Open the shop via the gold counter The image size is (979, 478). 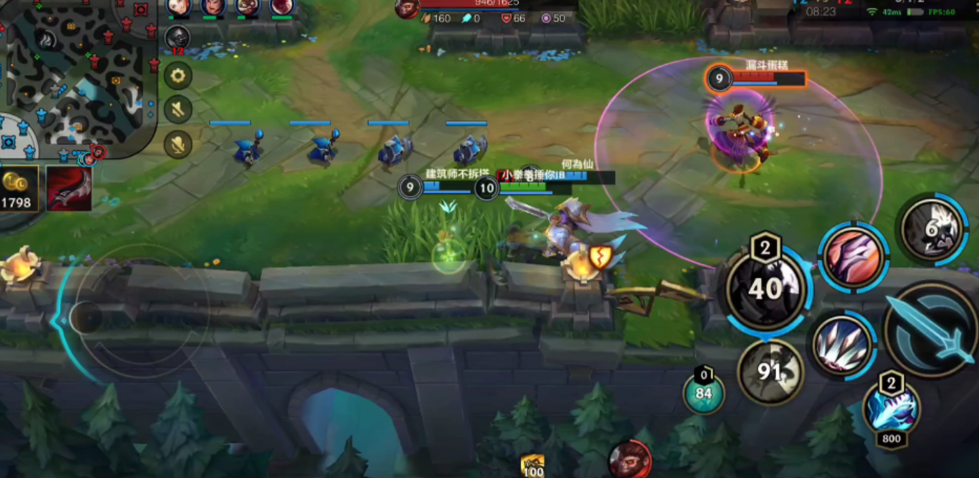click(x=19, y=189)
